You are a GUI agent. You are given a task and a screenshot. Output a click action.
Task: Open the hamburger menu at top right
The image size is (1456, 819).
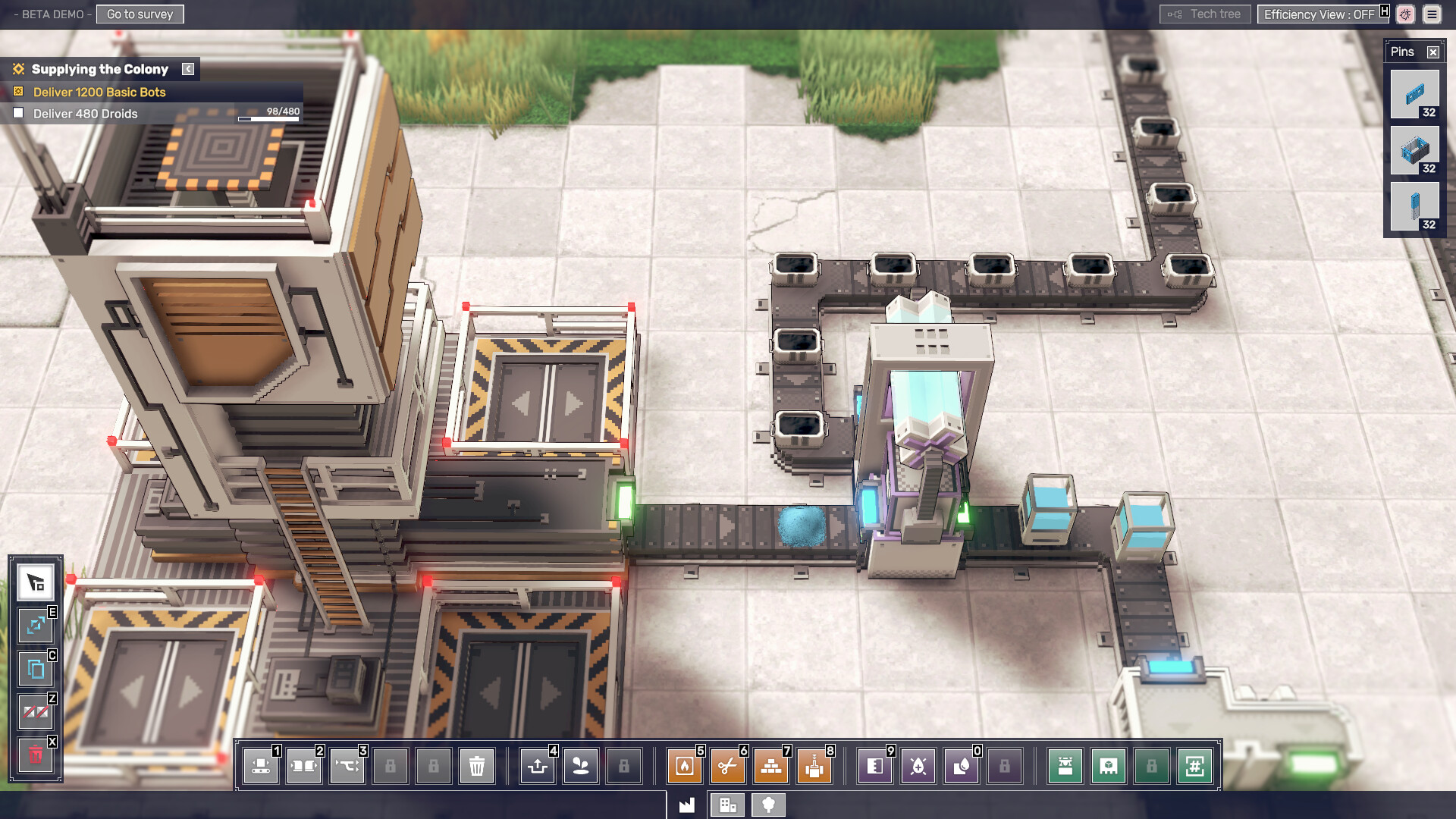click(1432, 14)
